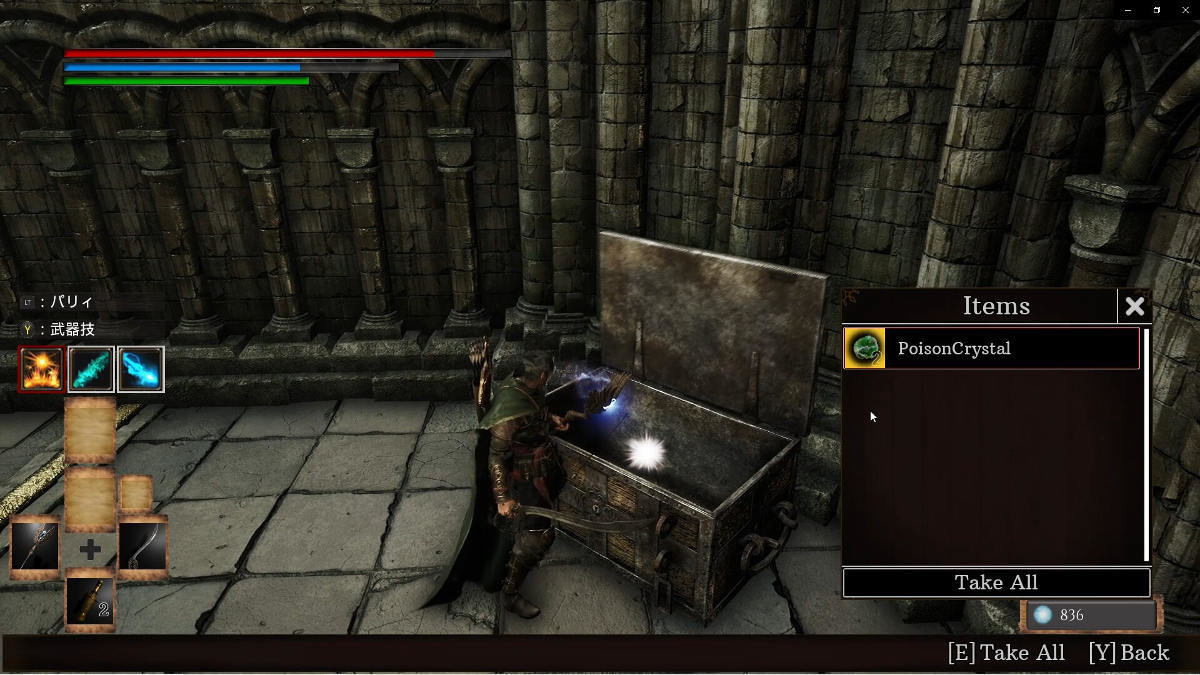The width and height of the screenshot is (1200, 675).
Task: Click the Take All button in Items panel
Action: coord(996,583)
